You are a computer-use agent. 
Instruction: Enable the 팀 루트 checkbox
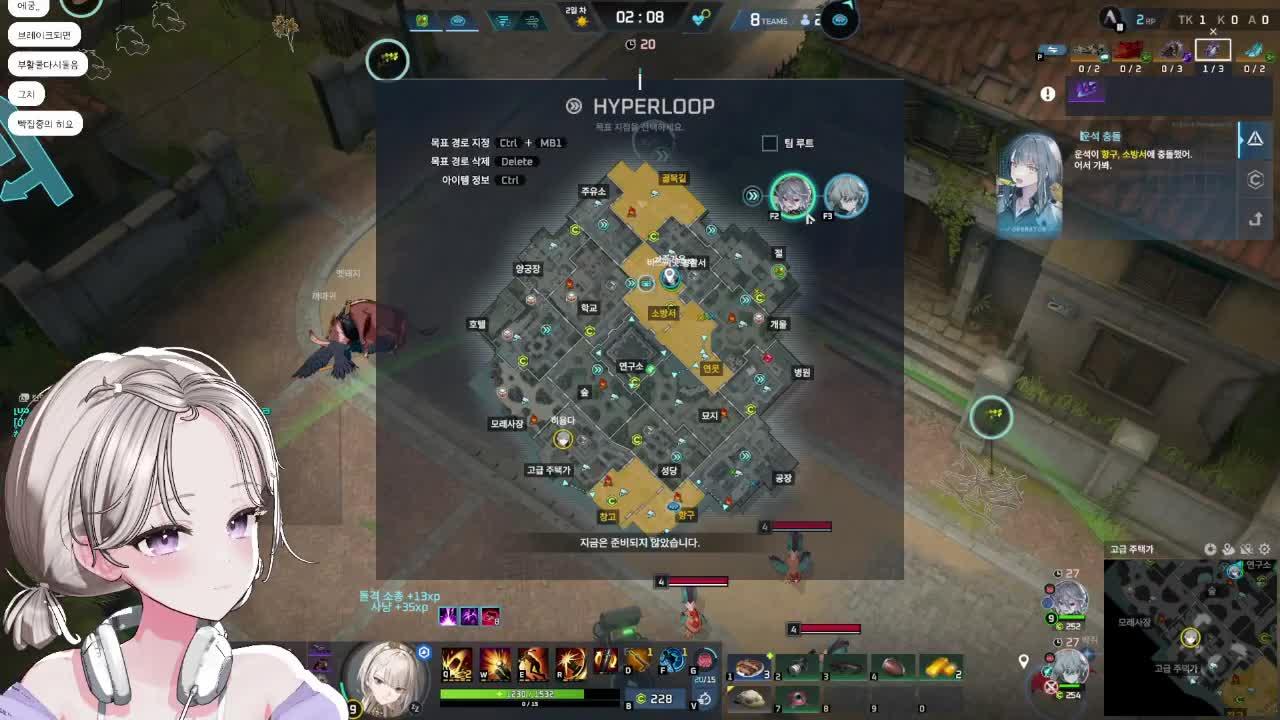[x=769, y=143]
